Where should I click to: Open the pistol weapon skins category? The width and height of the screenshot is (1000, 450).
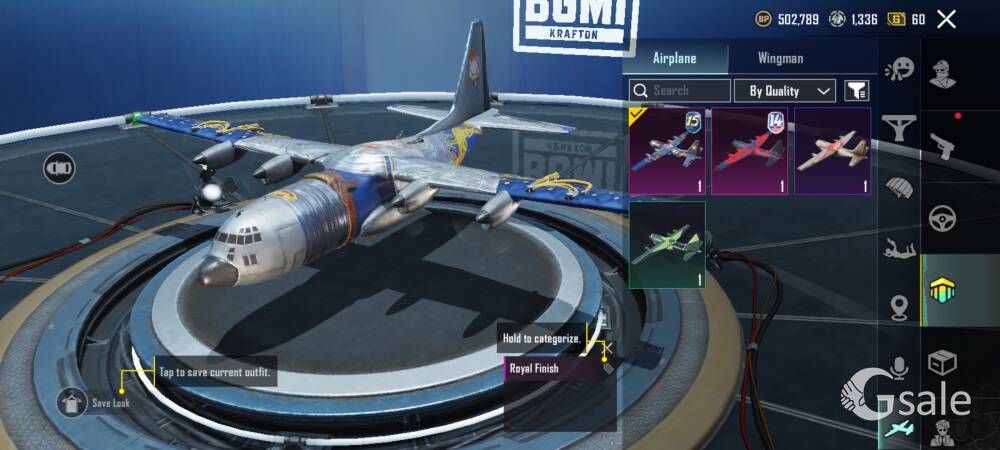(940, 146)
